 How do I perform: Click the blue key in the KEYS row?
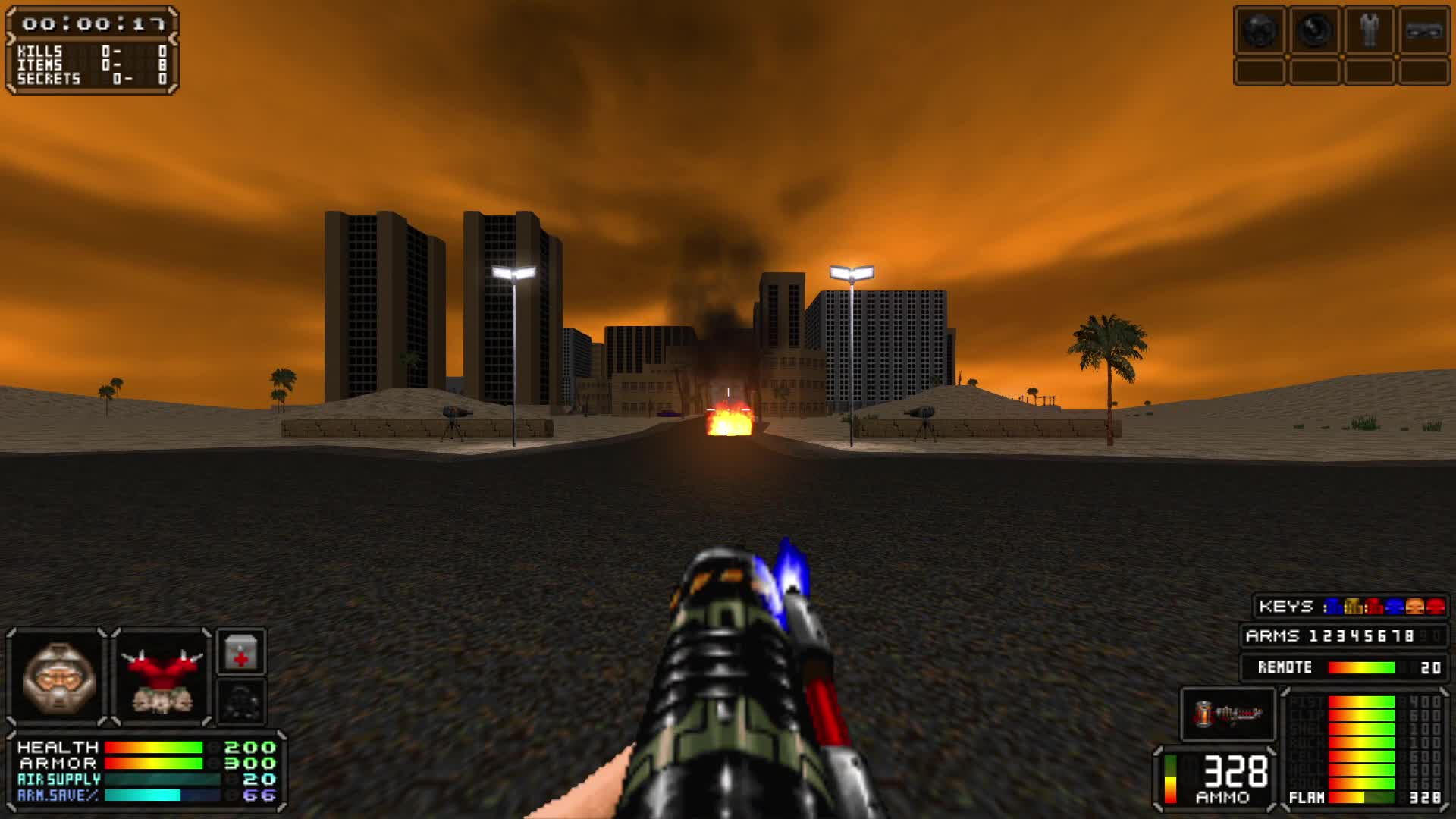[x=1334, y=607]
